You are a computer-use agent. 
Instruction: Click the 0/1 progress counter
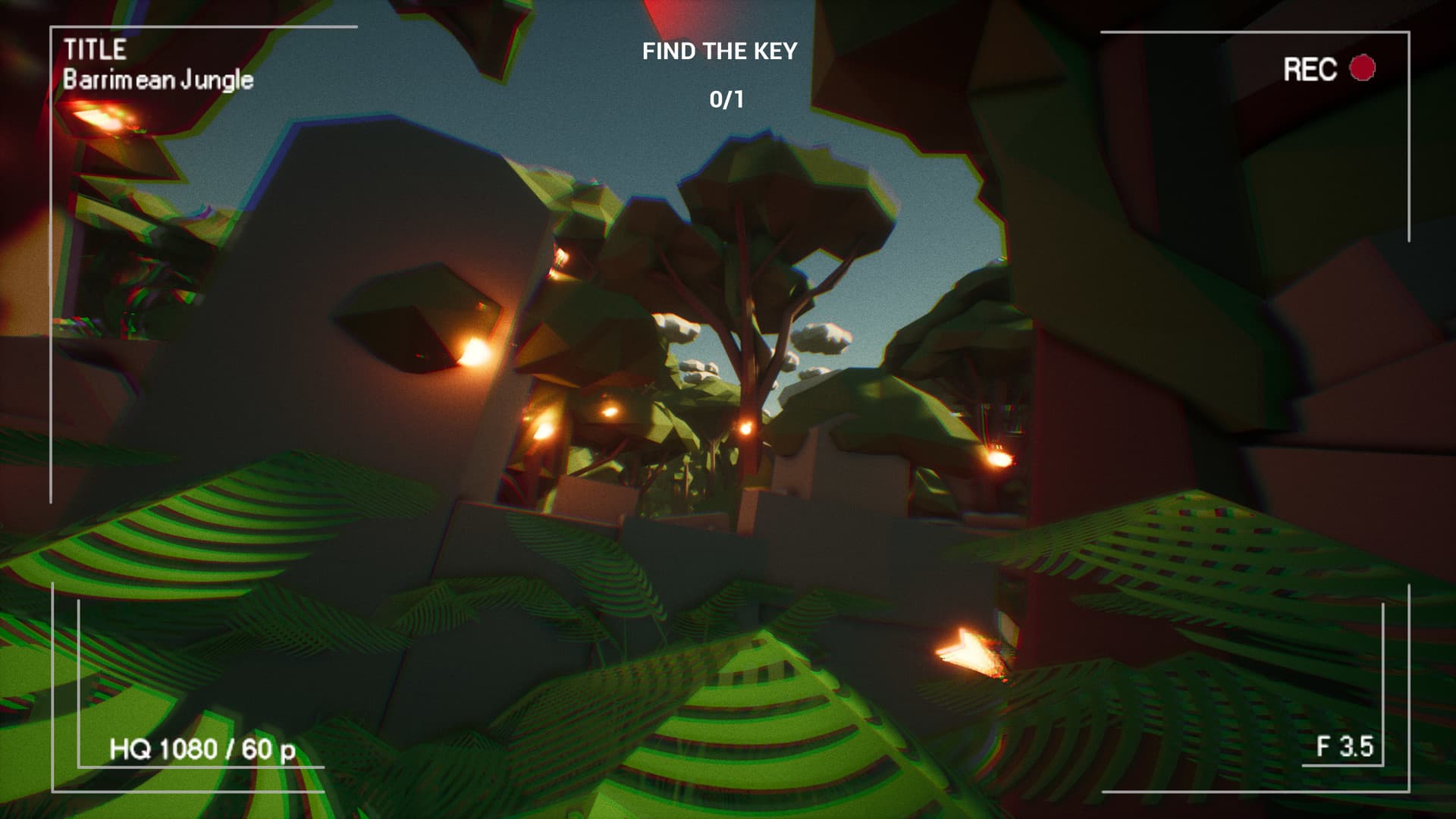click(726, 97)
